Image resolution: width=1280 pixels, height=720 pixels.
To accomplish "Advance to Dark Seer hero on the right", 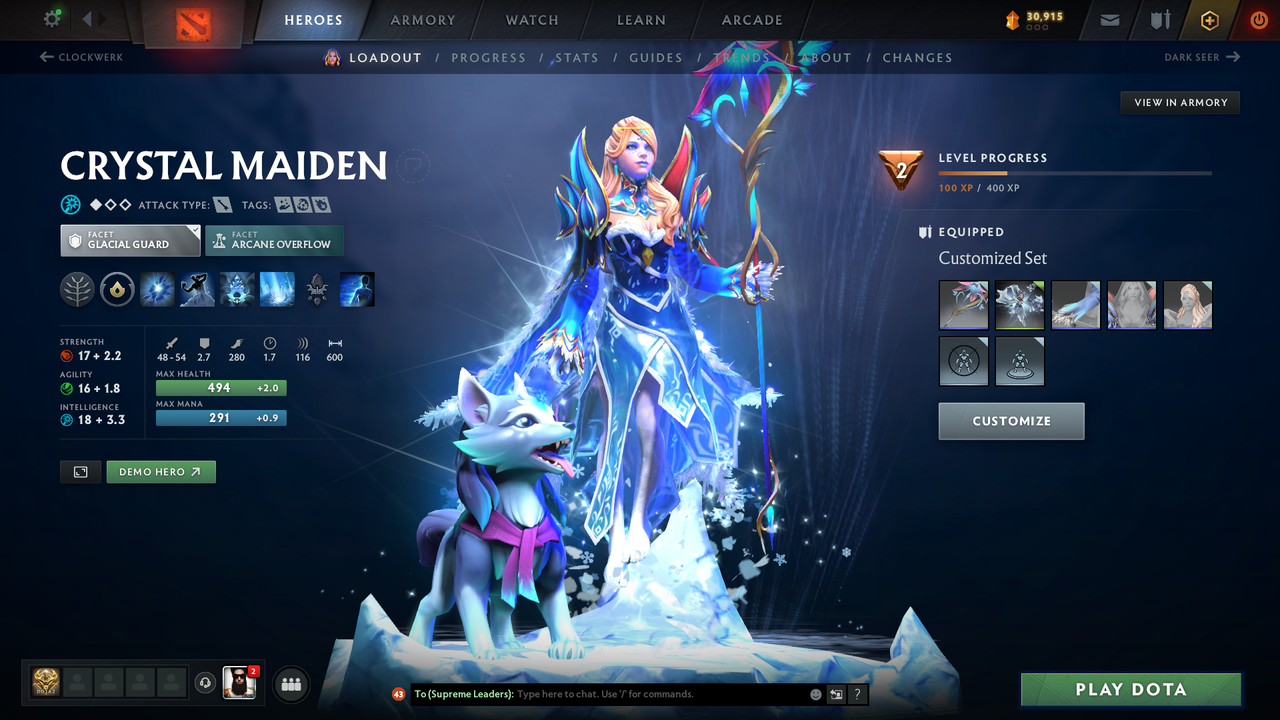I will click(1204, 57).
